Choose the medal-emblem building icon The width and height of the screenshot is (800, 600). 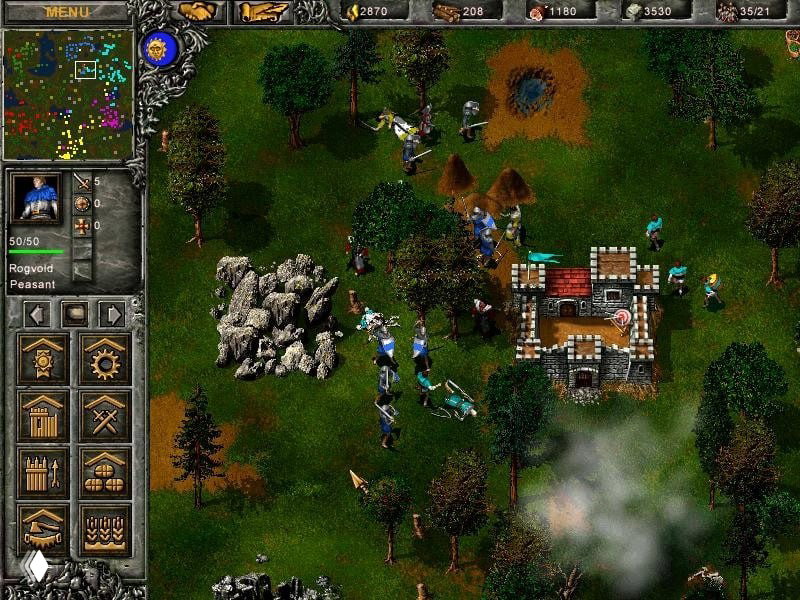coord(44,359)
